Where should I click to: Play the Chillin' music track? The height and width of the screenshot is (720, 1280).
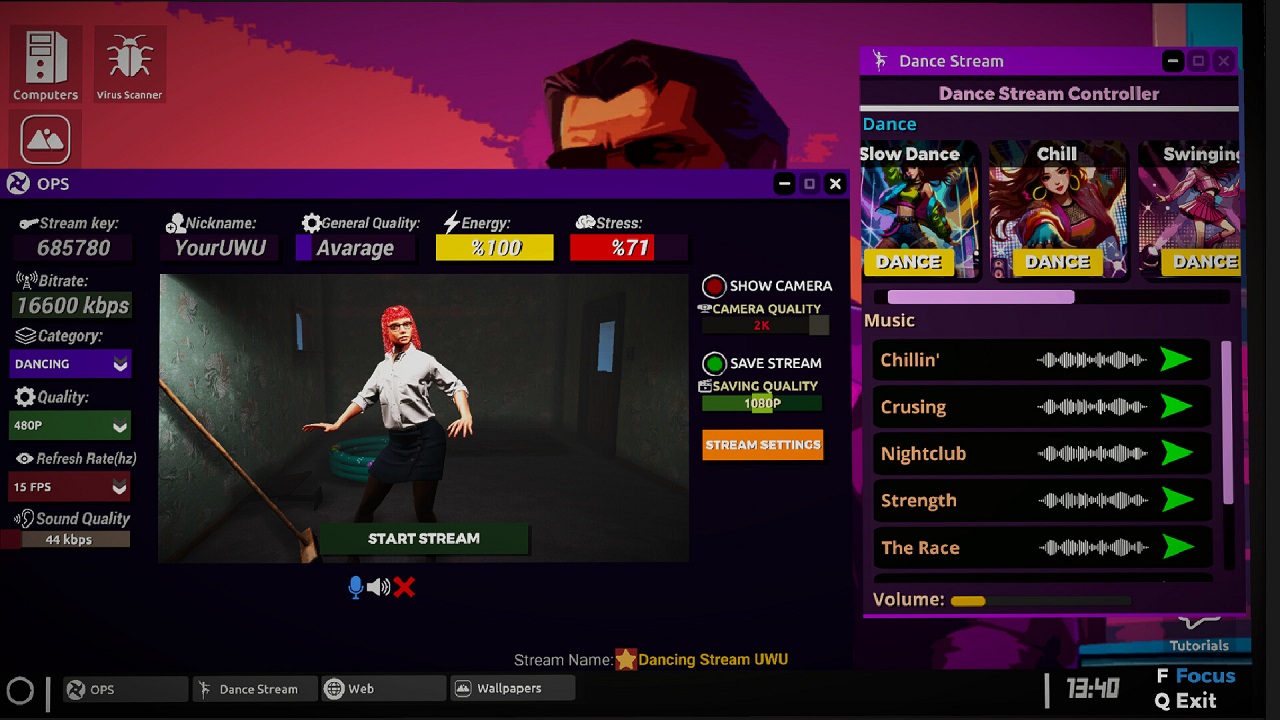point(1178,360)
